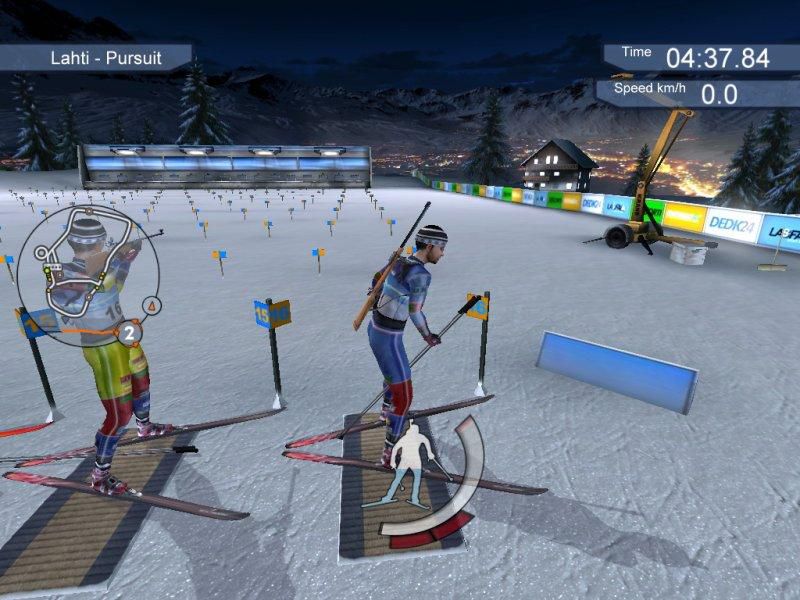Screen dimensions: 800x600
Task: Click the orange triangle marker beside the minimap
Action: click(151, 303)
